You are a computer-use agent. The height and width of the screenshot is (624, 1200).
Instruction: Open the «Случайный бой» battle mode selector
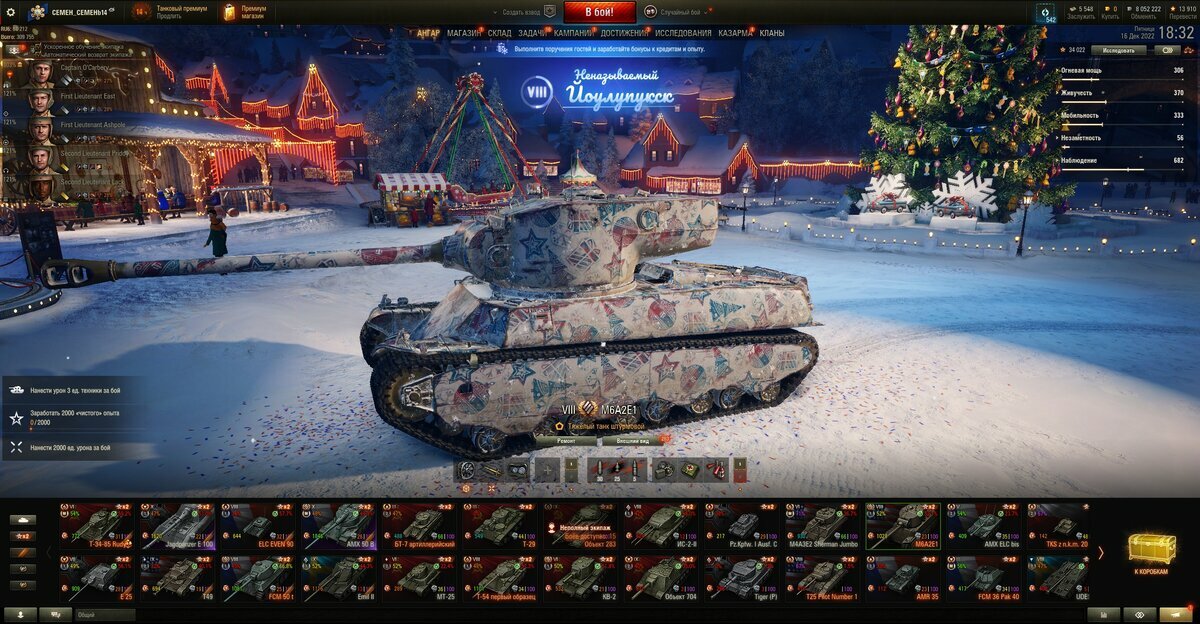tap(673, 12)
